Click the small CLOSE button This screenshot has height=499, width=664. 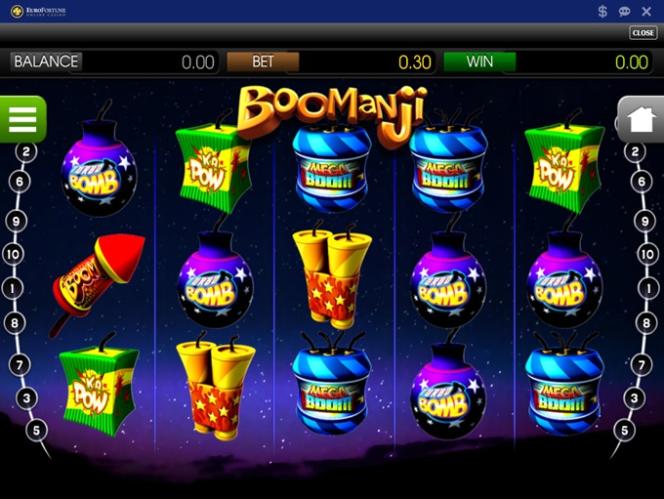pos(642,33)
